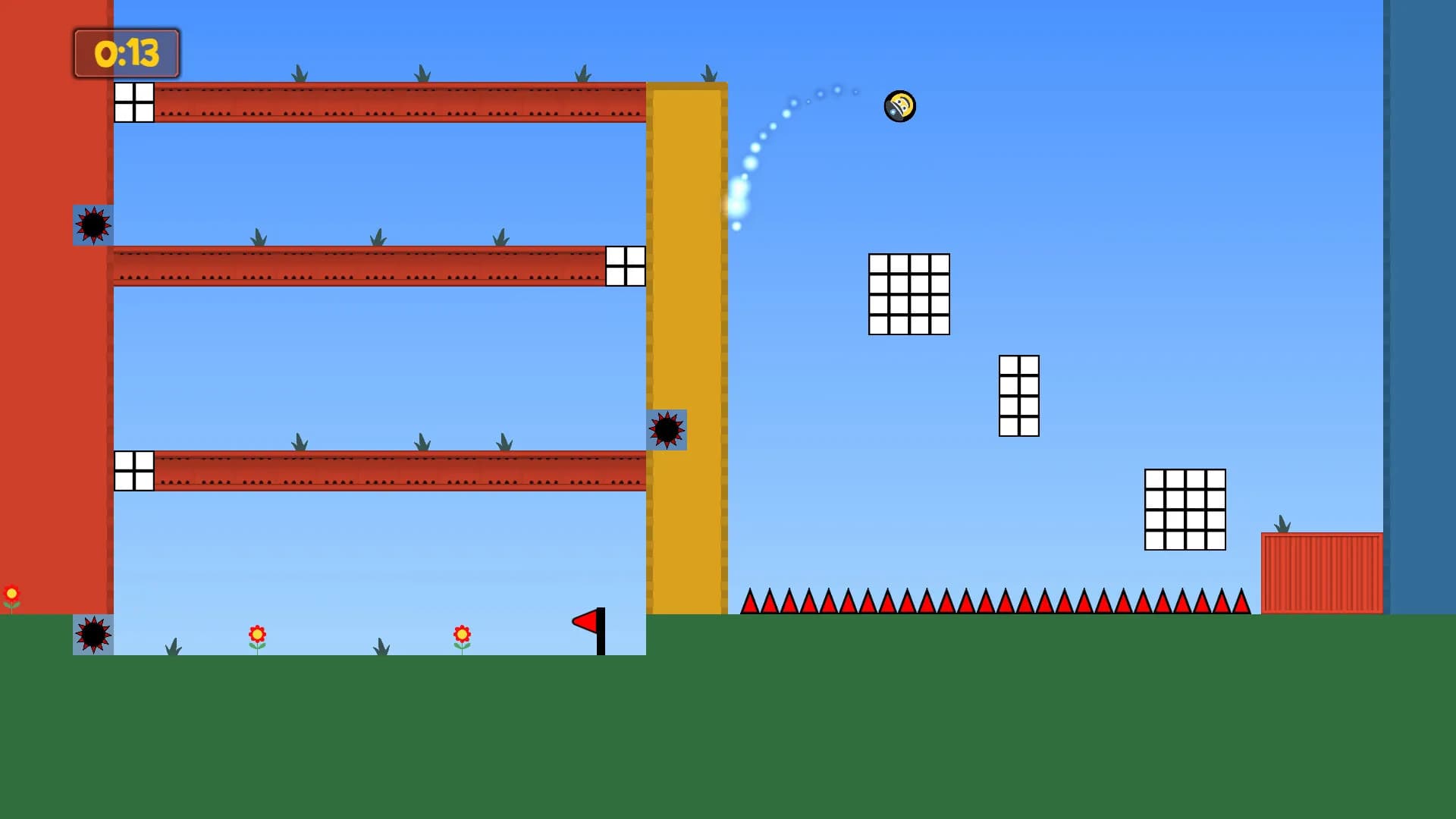Click a red spike in the spike row

point(910,603)
